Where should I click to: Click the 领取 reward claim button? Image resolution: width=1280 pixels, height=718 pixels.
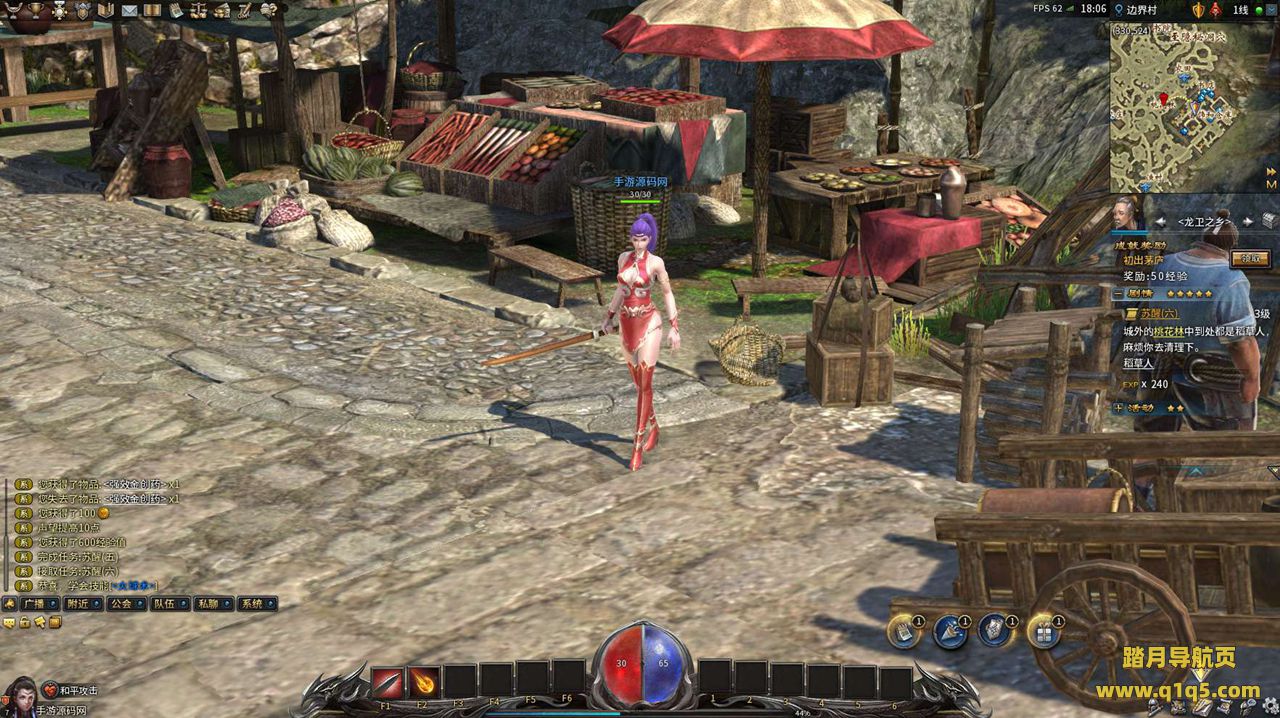tap(1249, 258)
